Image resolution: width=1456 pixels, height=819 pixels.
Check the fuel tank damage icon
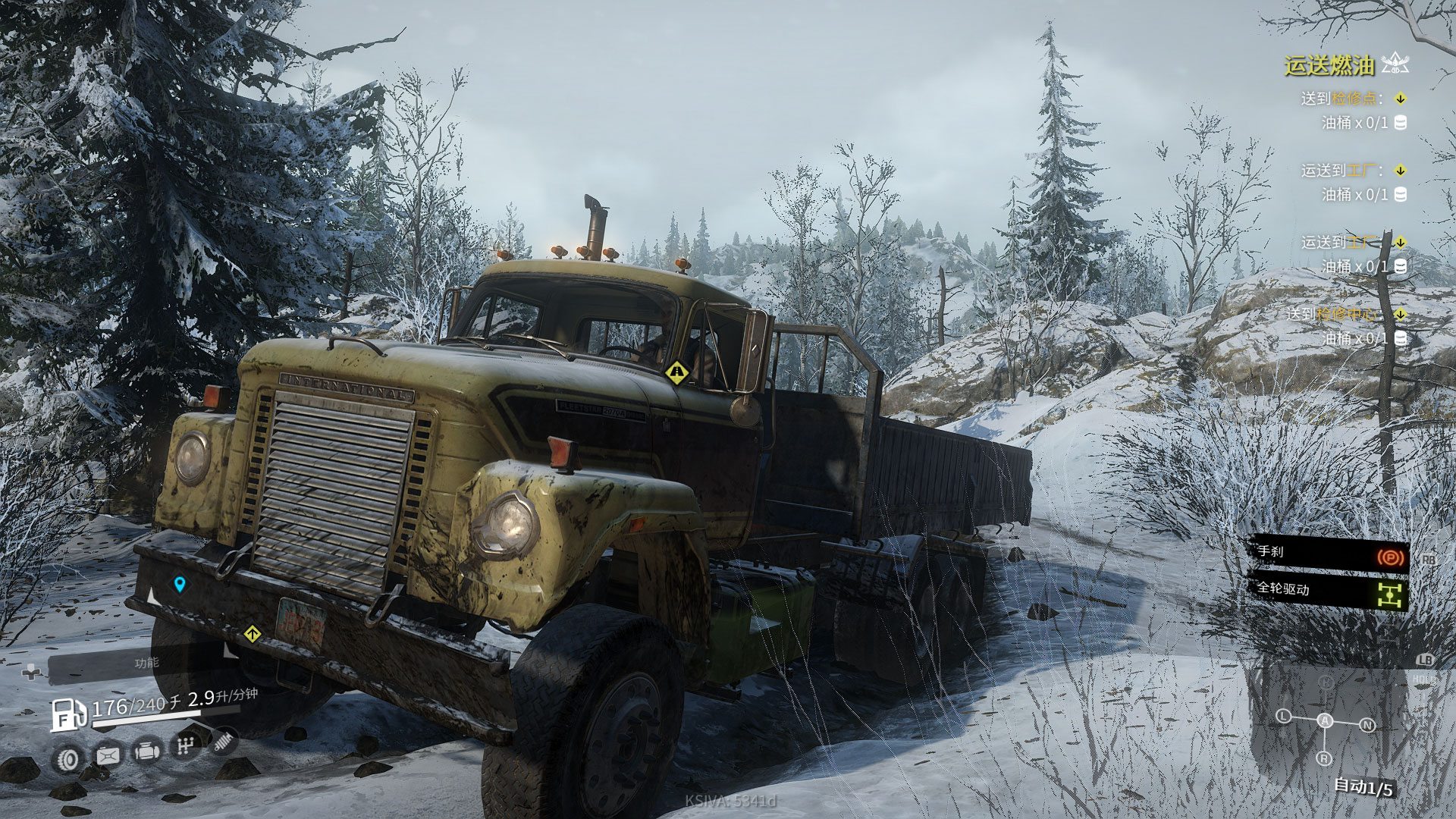pos(107,755)
